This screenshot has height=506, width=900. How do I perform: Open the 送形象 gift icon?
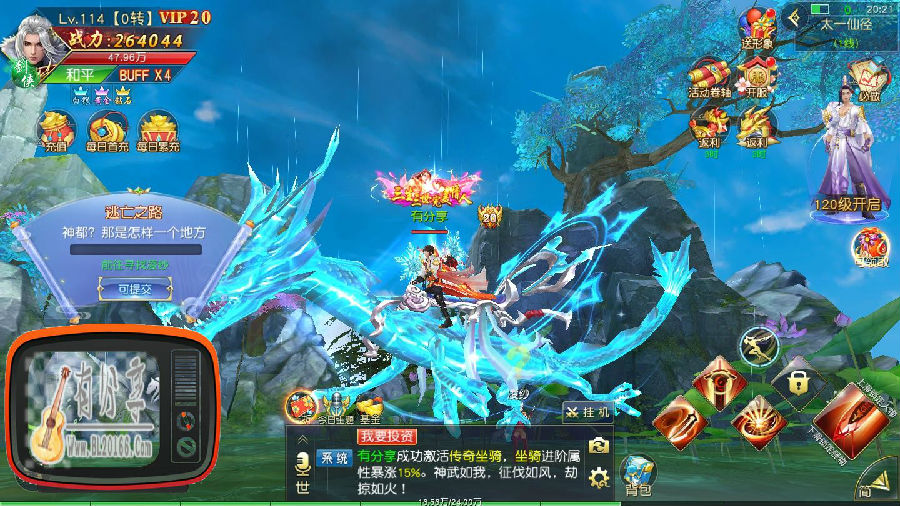(757, 27)
